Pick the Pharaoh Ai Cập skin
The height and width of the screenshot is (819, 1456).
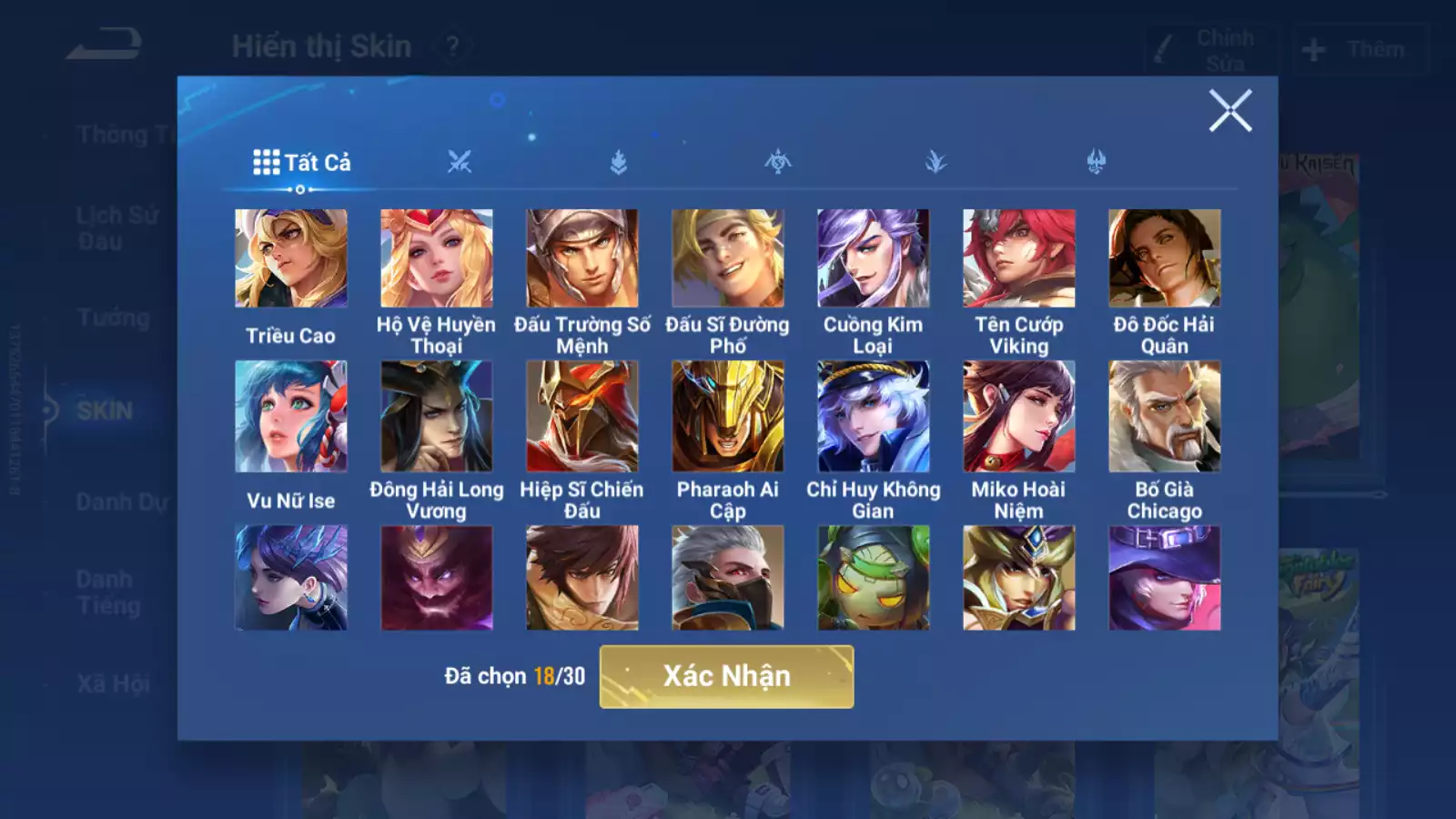[728, 417]
